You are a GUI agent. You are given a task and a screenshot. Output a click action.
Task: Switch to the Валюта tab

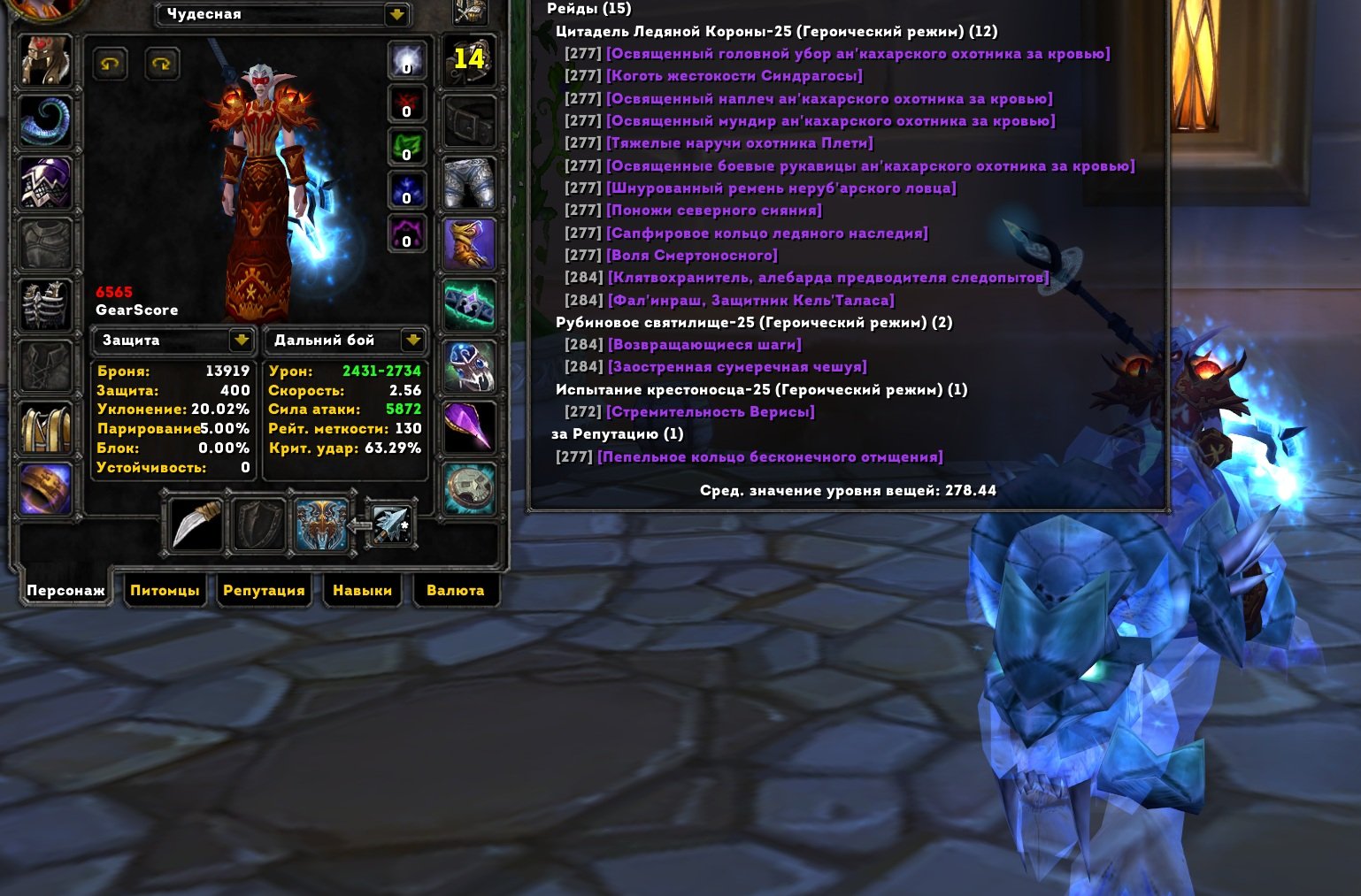pos(455,590)
